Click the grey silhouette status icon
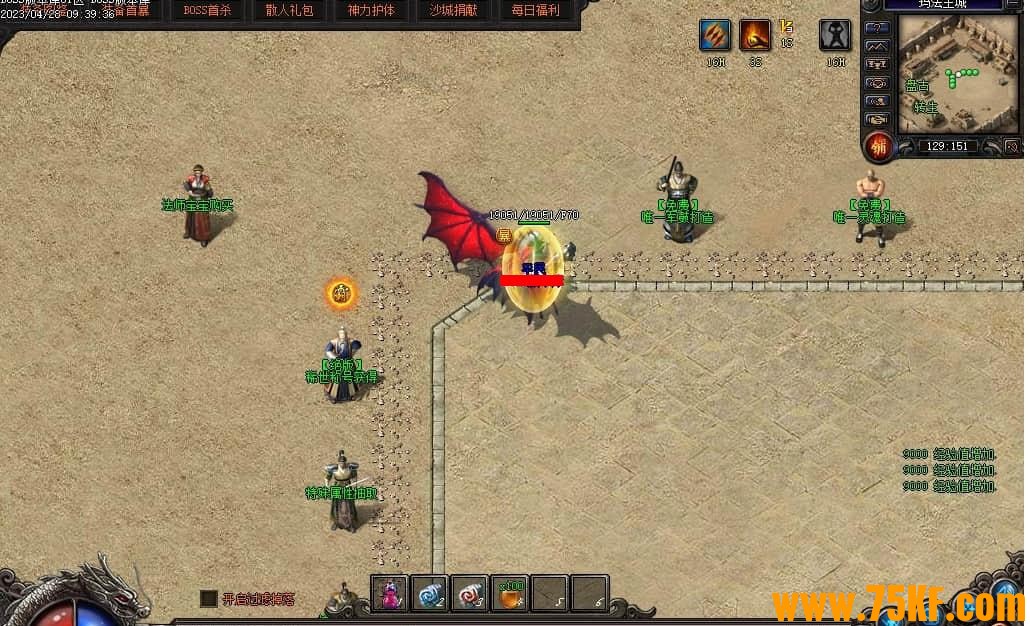The width and height of the screenshot is (1030, 626). 835,36
